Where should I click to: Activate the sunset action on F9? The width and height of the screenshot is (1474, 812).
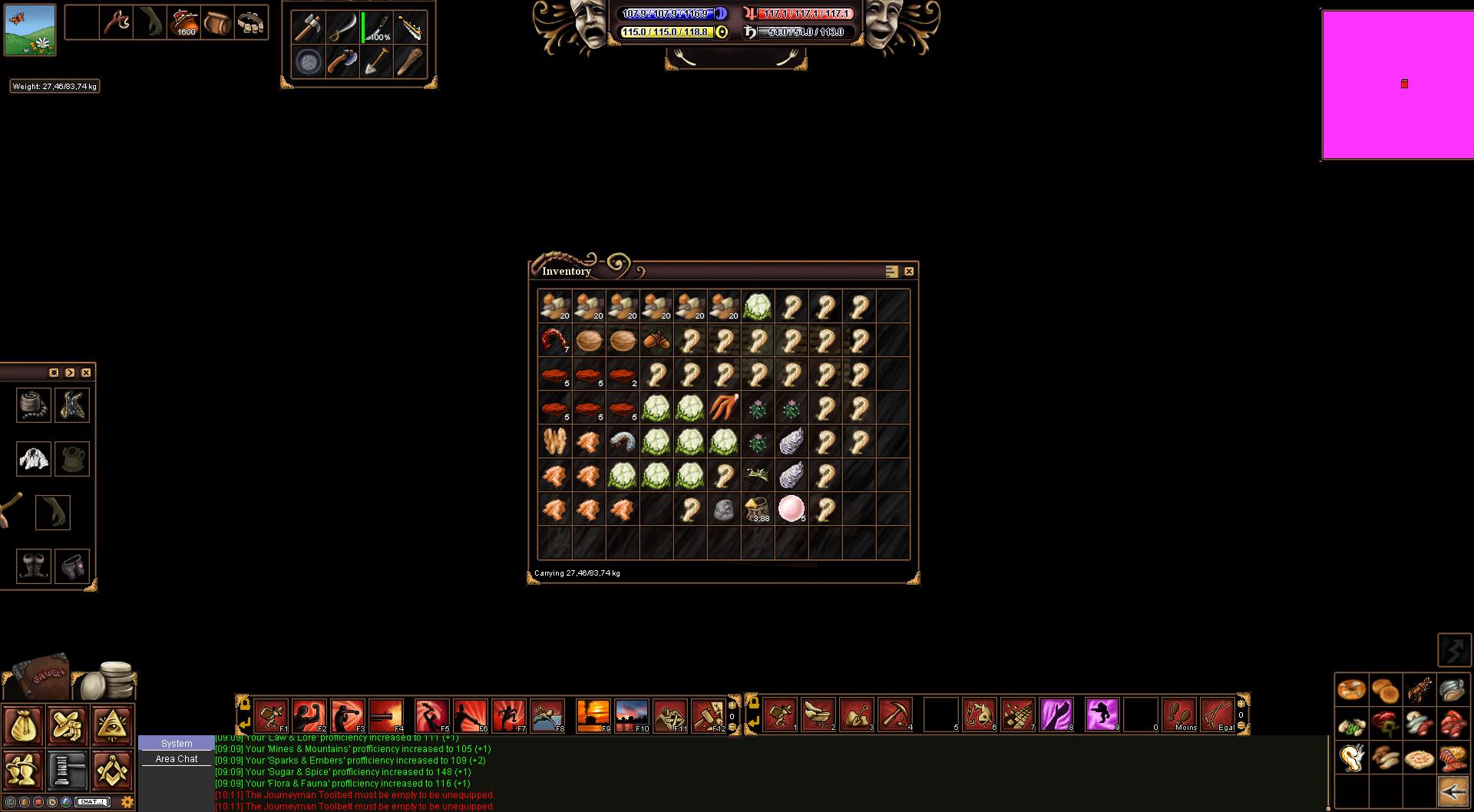[x=593, y=715]
